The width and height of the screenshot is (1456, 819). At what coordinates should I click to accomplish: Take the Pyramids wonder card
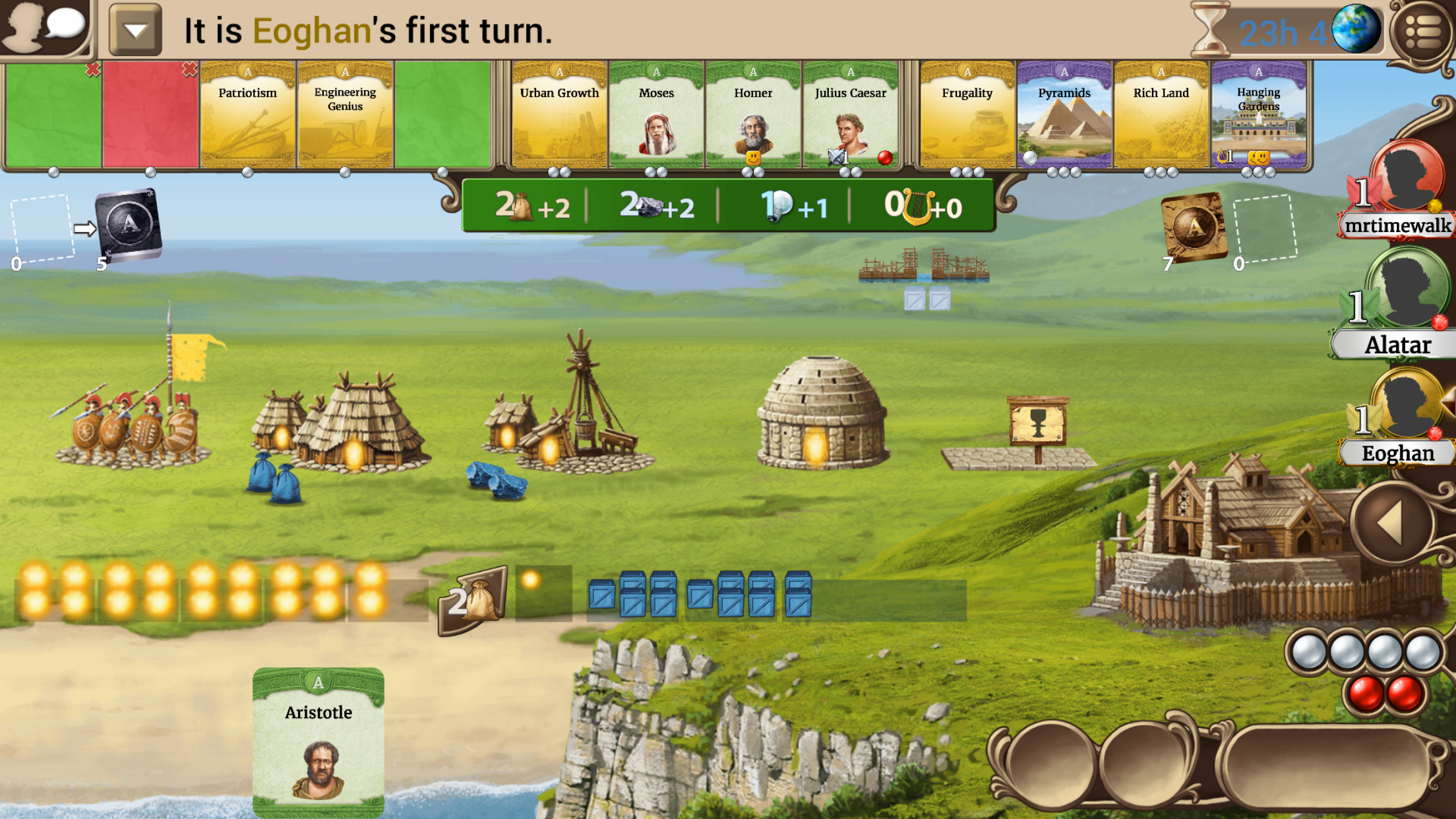pos(1064,115)
